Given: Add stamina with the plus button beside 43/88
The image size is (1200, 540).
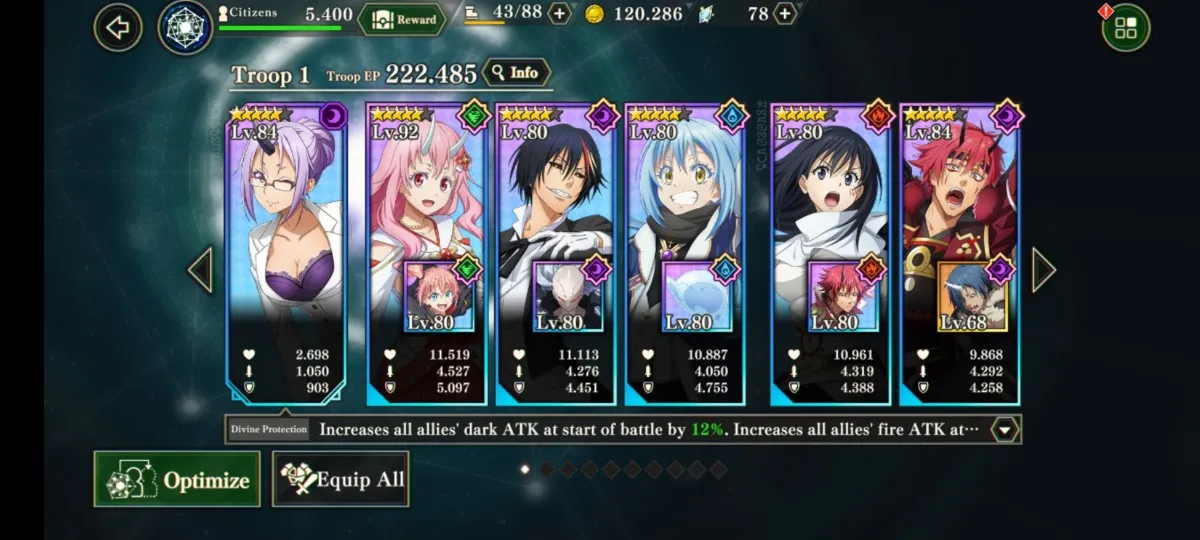Looking at the screenshot, I should [x=560, y=14].
